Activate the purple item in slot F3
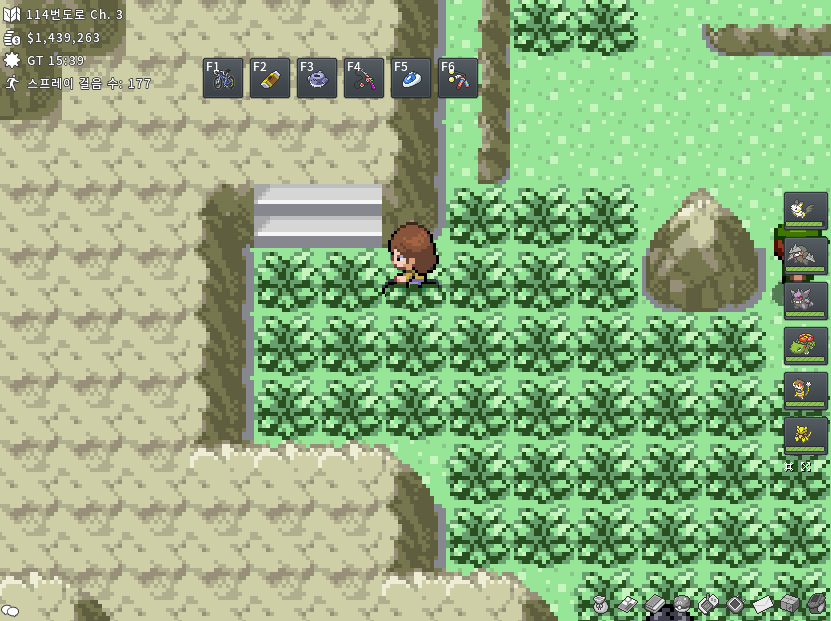Image resolution: width=831 pixels, height=621 pixels. (x=317, y=78)
